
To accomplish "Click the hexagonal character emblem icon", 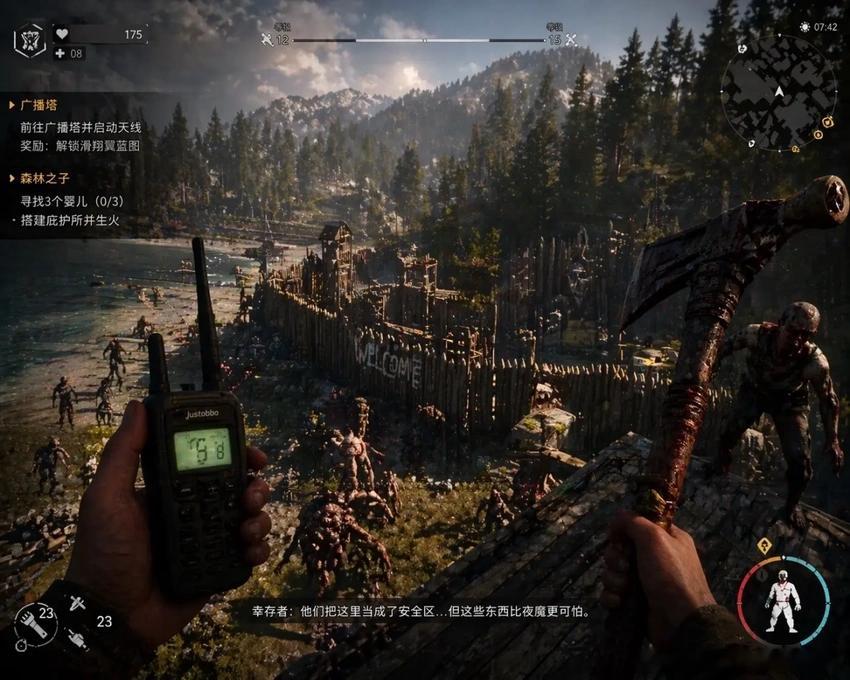I will 29,39.
